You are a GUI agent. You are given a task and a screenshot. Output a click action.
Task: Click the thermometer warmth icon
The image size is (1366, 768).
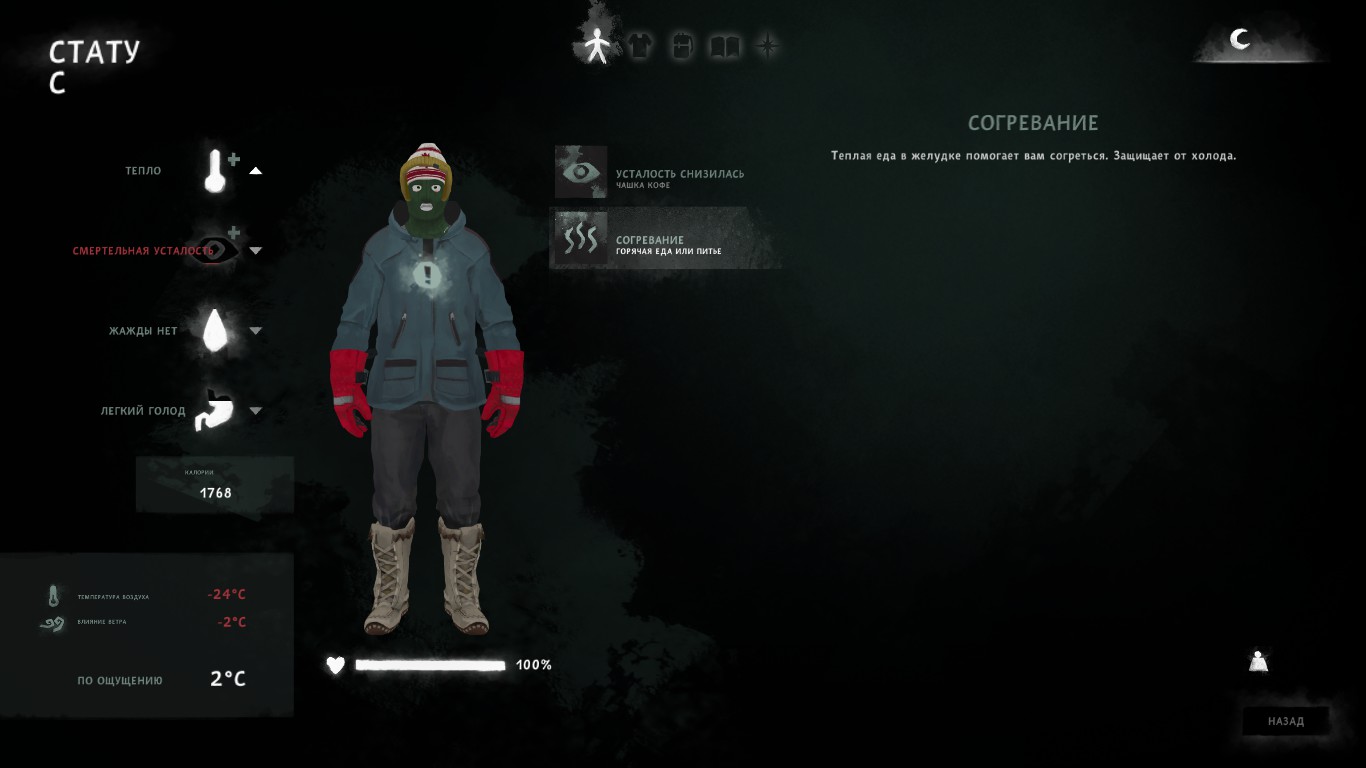[215, 170]
